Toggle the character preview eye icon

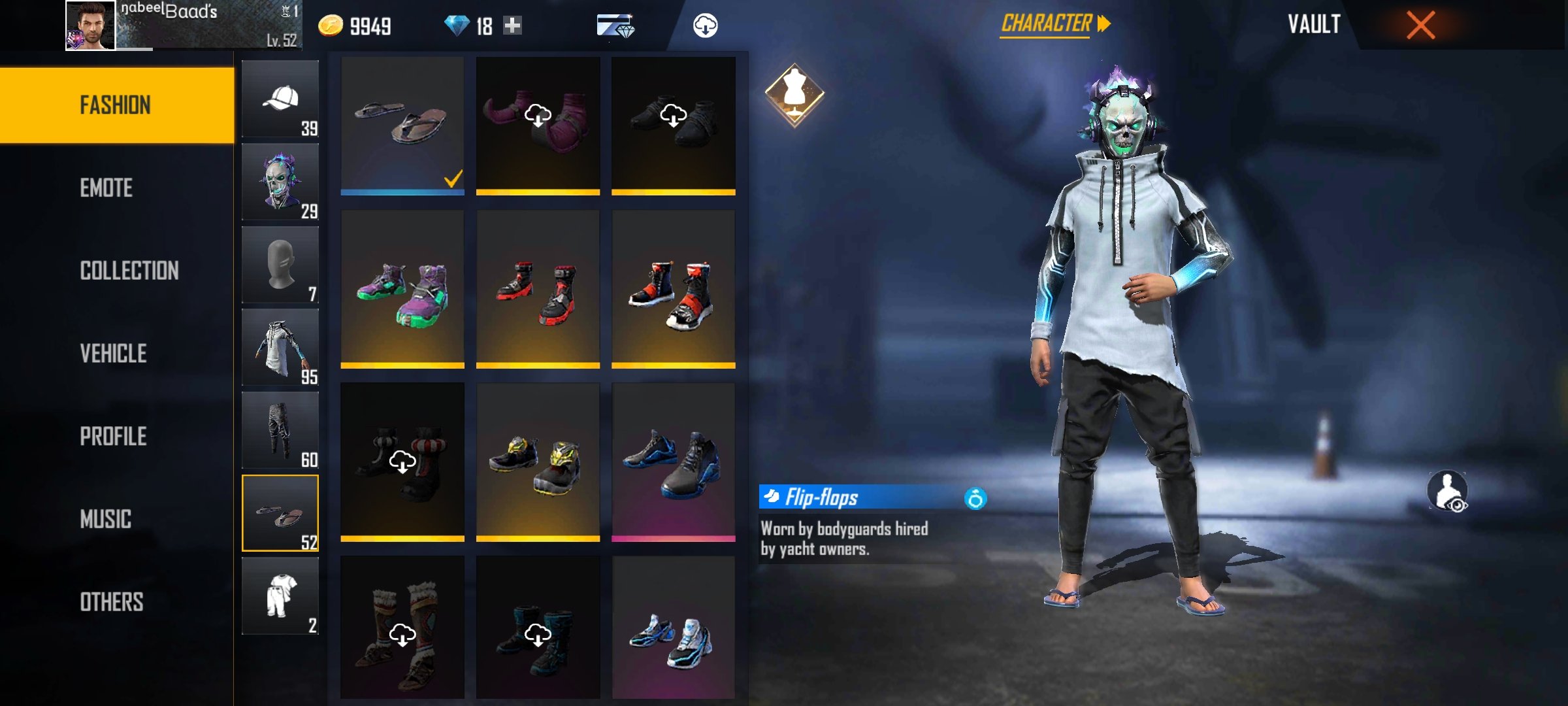point(1447,491)
